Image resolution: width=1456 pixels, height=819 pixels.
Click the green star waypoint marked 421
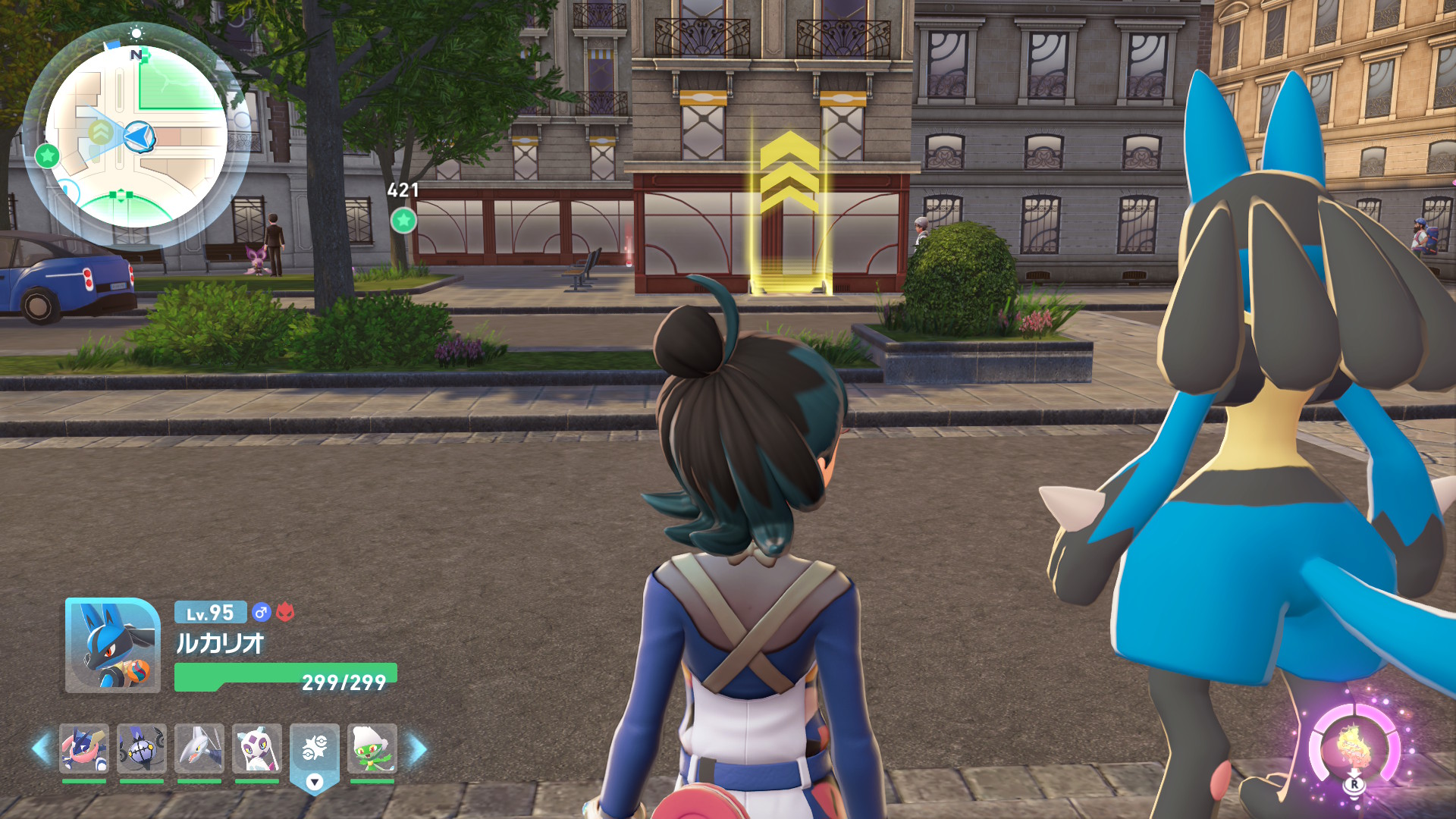[403, 221]
